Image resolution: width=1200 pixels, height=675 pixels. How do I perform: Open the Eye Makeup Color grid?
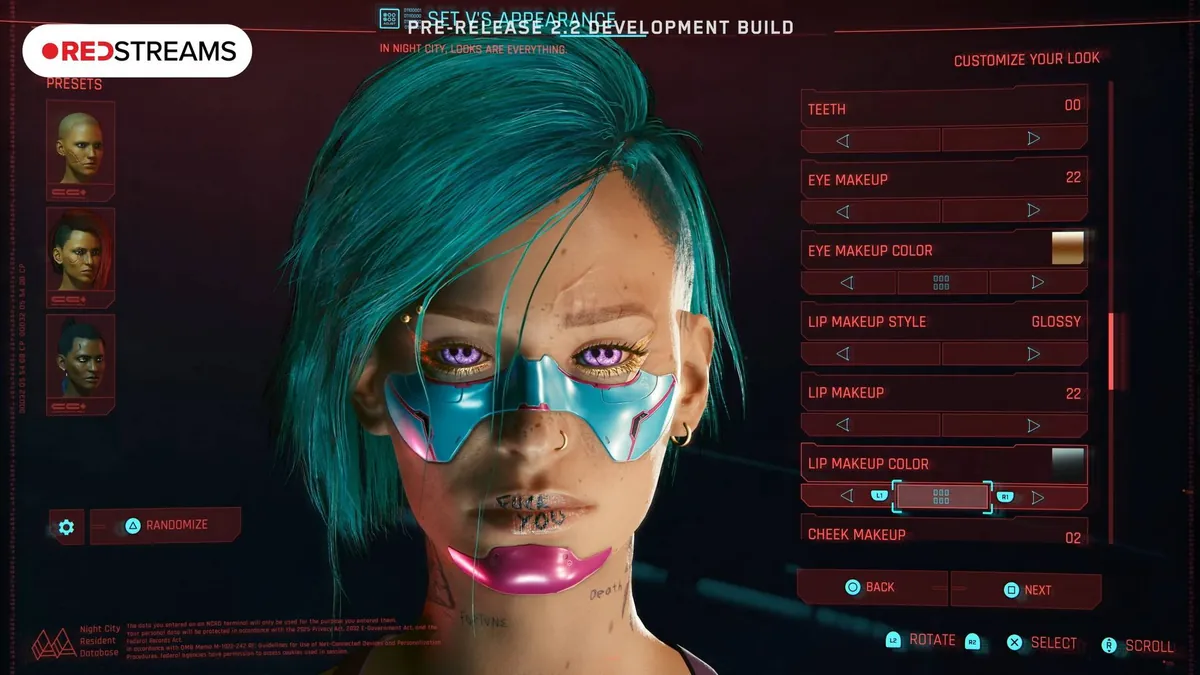[941, 283]
